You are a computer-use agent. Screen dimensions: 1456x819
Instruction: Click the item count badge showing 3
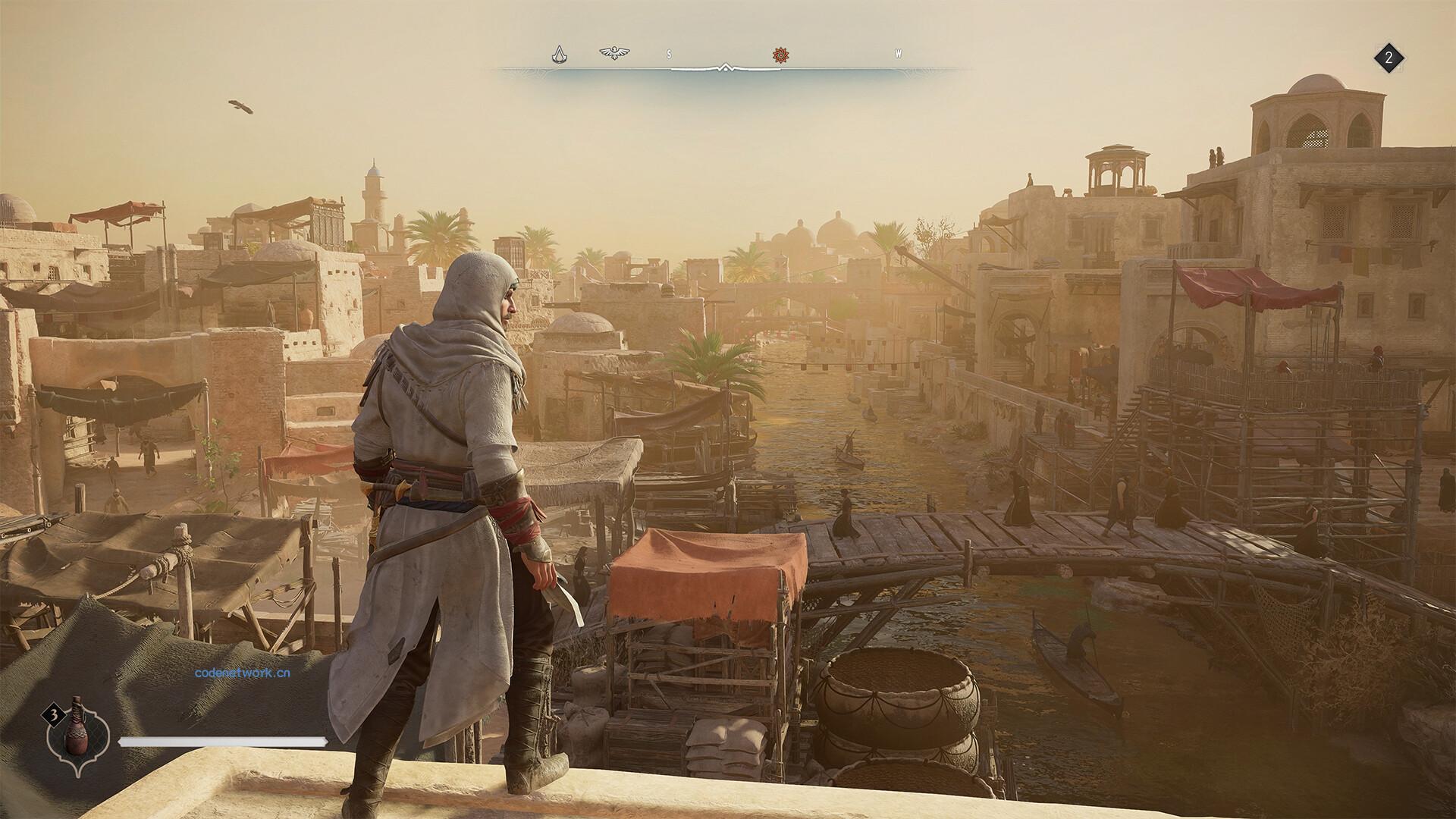53,714
